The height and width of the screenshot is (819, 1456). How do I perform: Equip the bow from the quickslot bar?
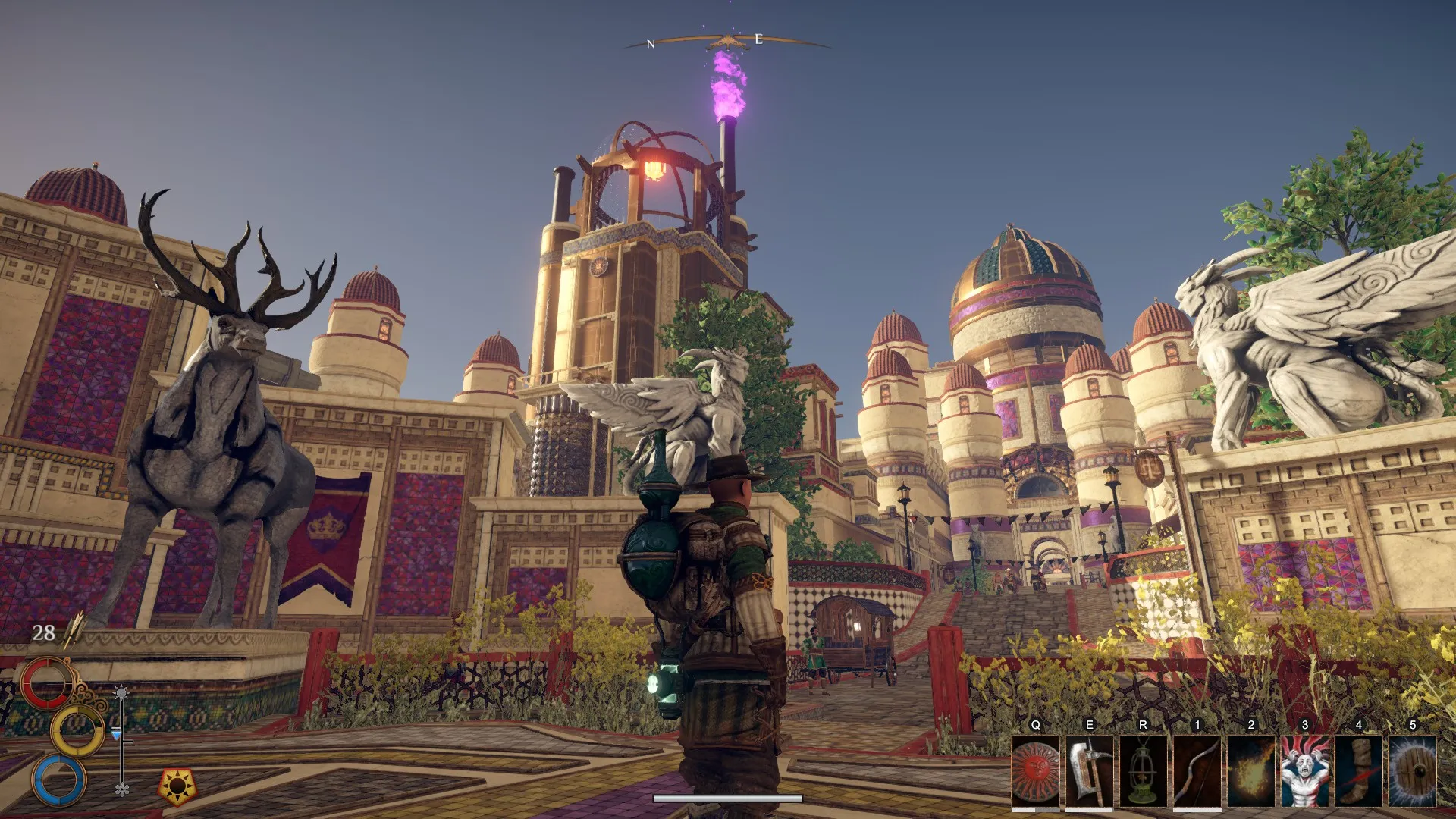tap(1197, 771)
